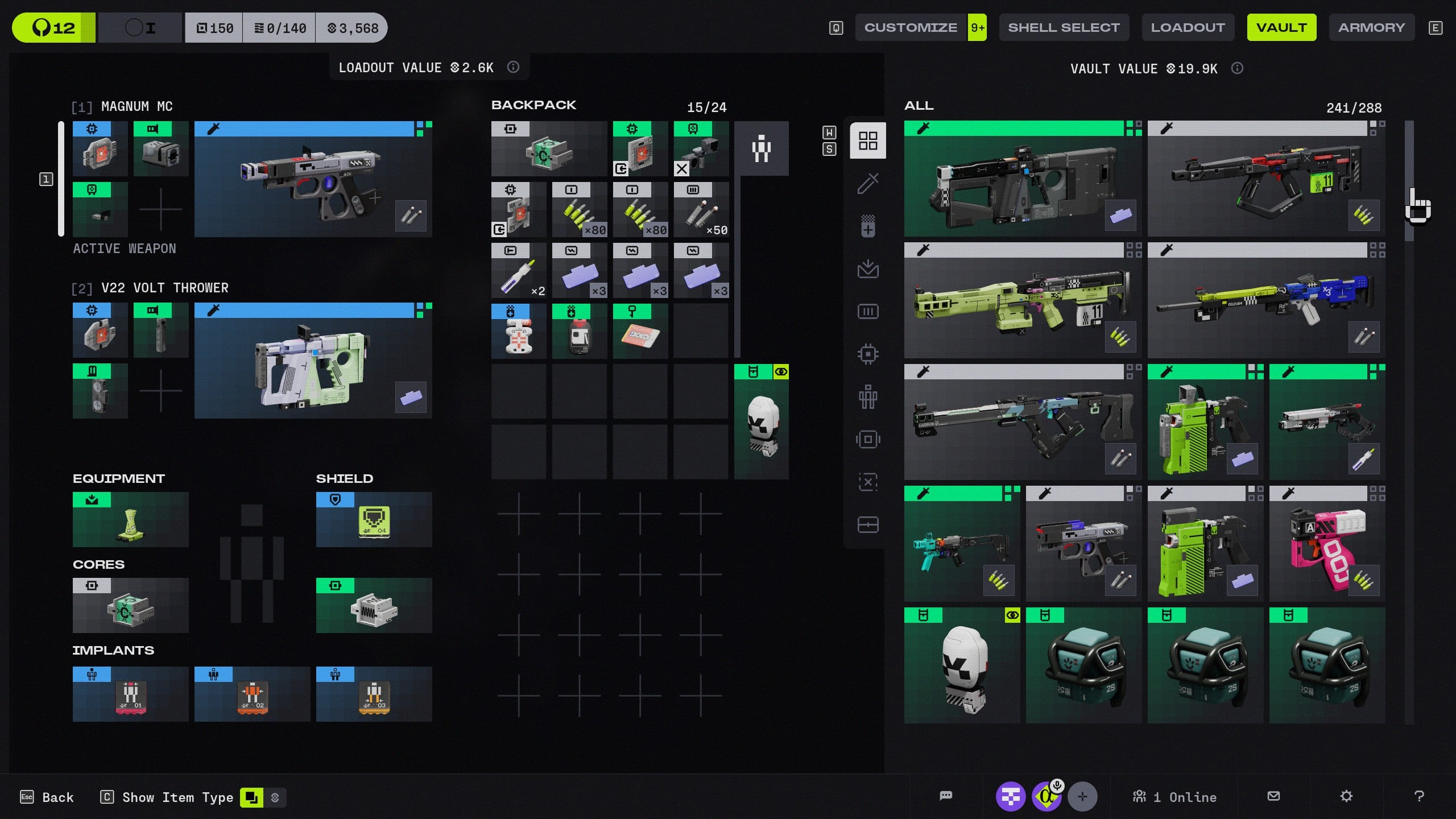1456x819 pixels.
Task: Open the Loadout tab
Action: [1188, 27]
